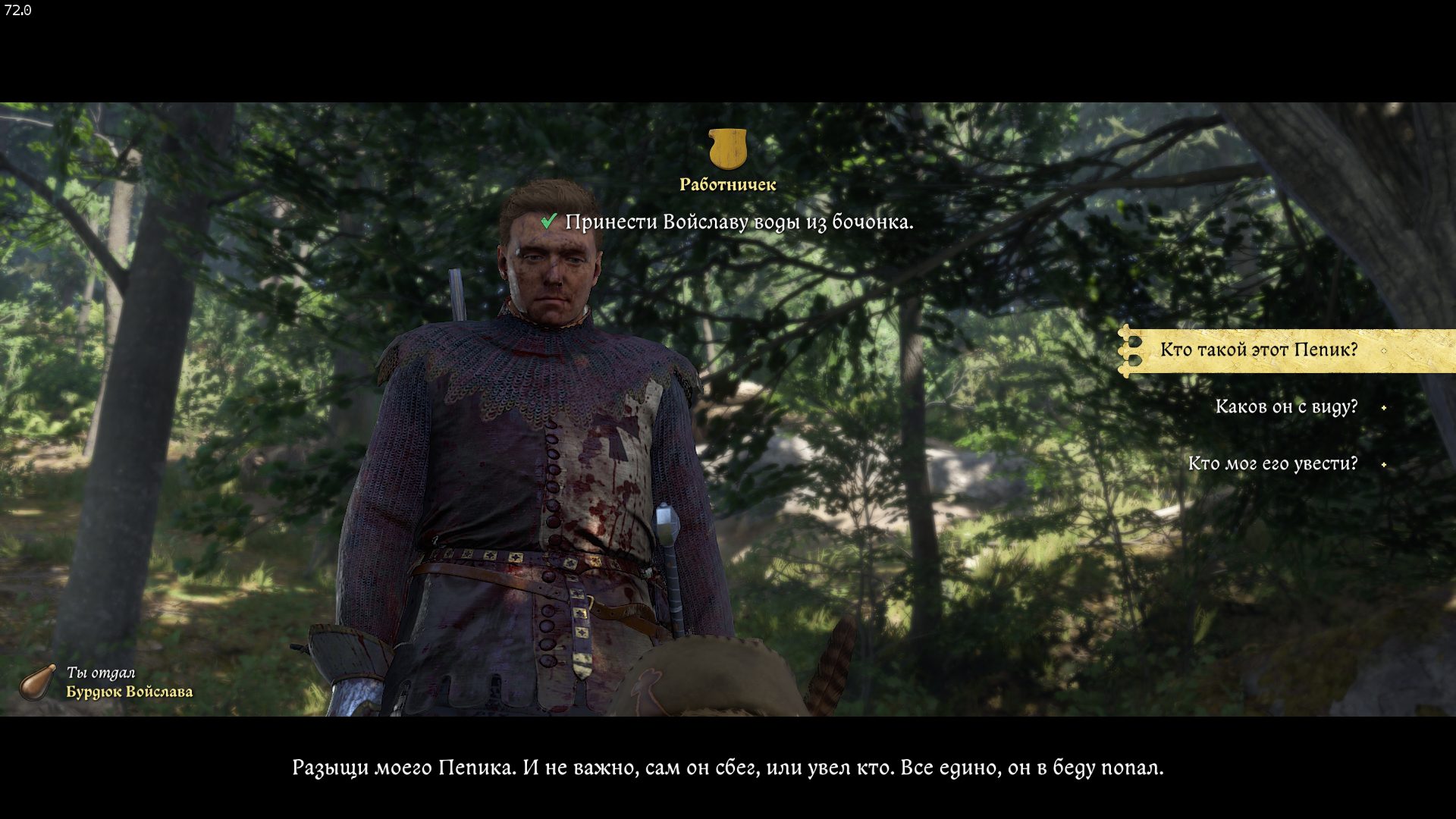Screen dimensions: 1456x819
Task: Ask "Кто такой этот Пепик?"
Action: (x=1259, y=350)
